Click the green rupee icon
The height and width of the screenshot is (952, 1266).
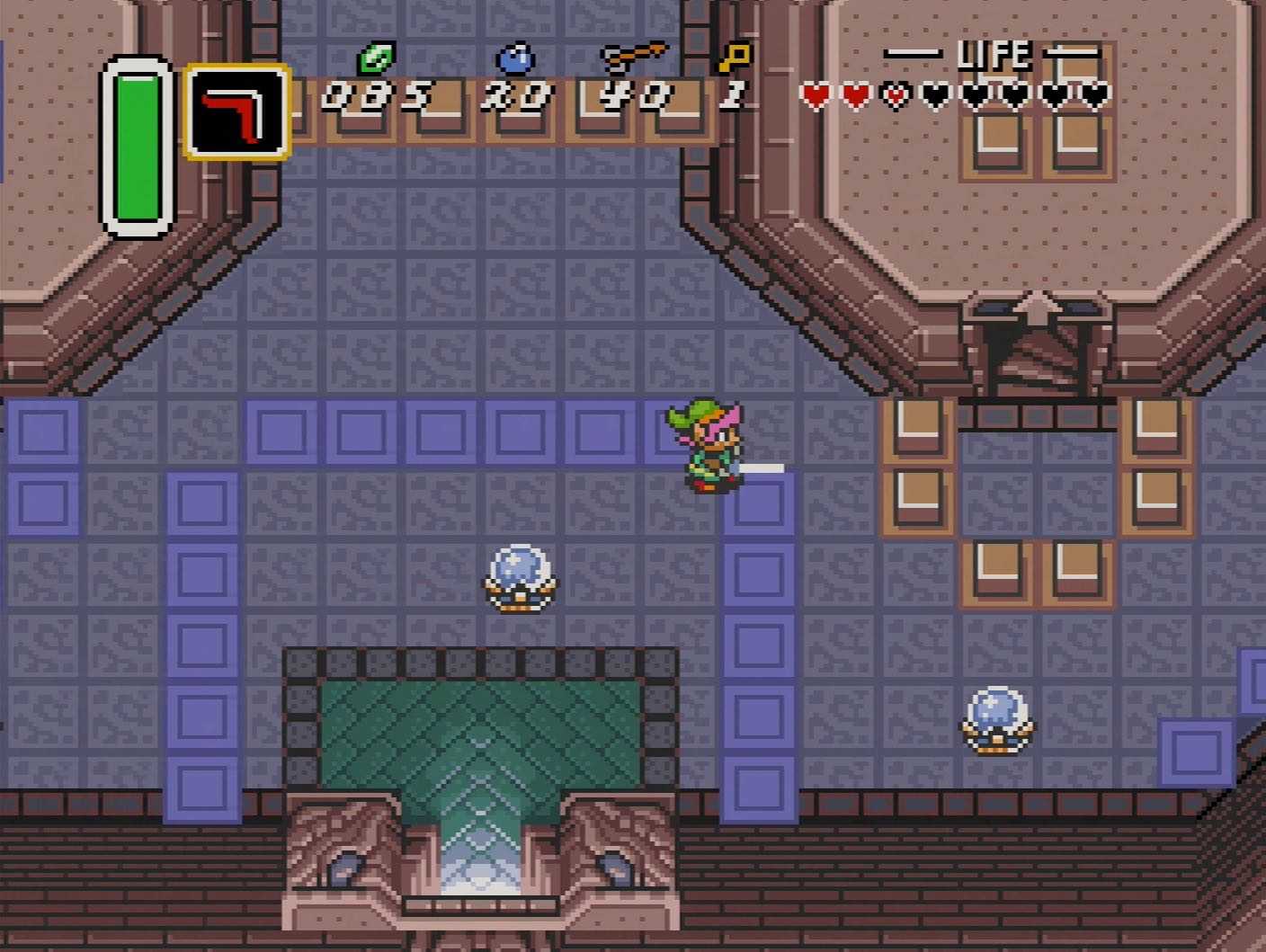click(377, 58)
